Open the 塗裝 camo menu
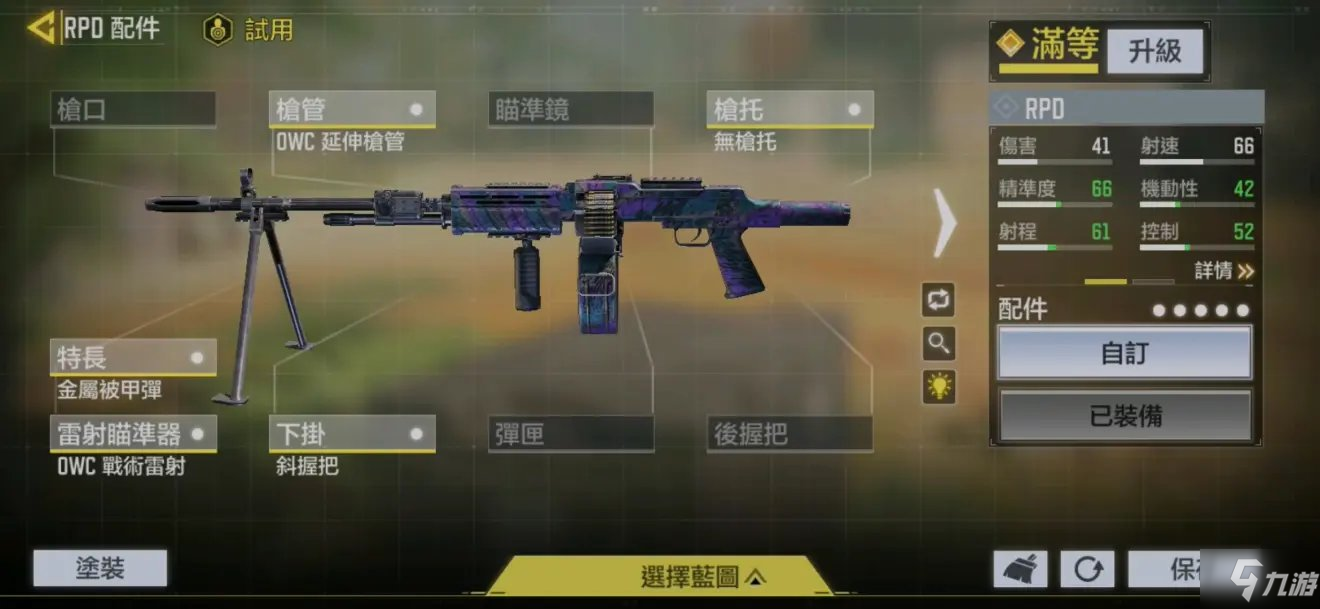The width and height of the screenshot is (1320, 609). click(x=100, y=568)
